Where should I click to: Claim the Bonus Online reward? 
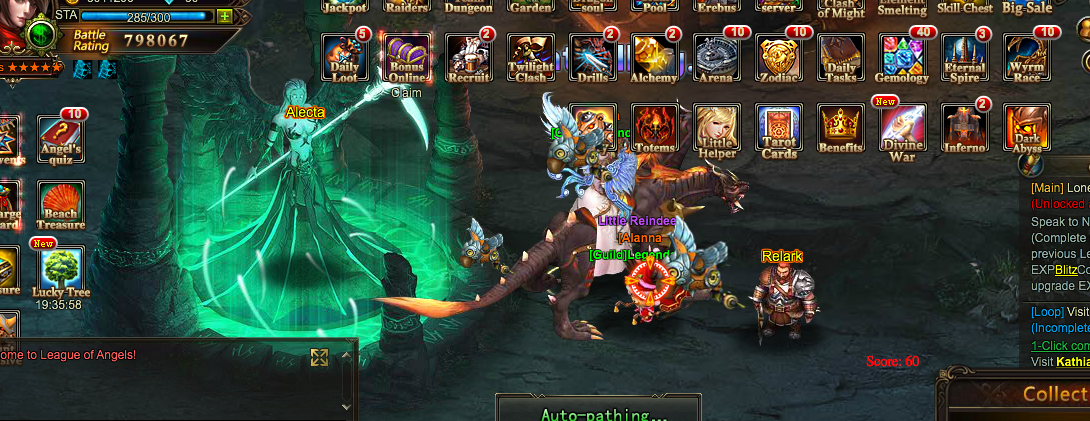click(x=406, y=58)
